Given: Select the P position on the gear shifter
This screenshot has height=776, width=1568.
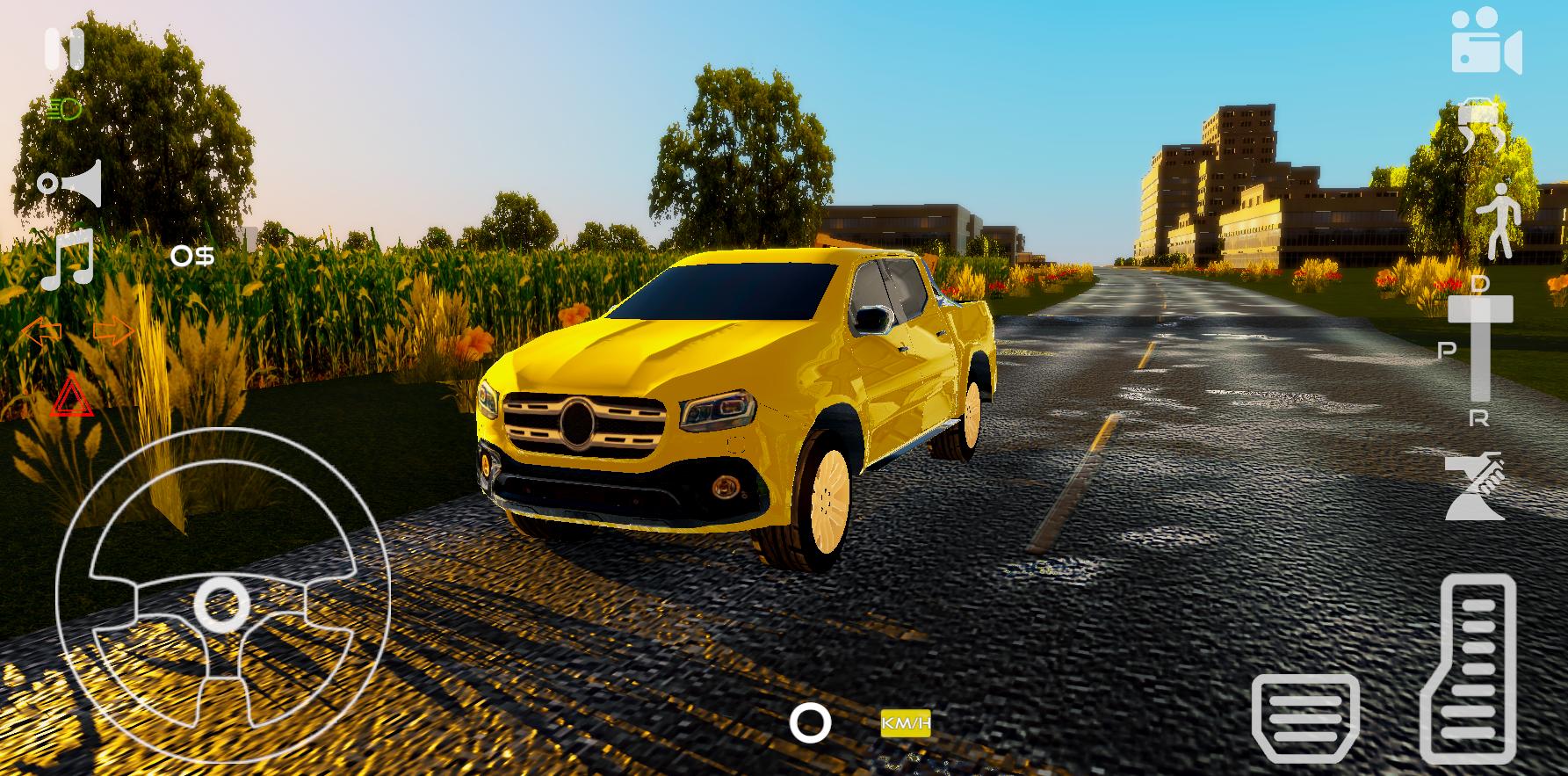Looking at the screenshot, I should coord(1446,350).
